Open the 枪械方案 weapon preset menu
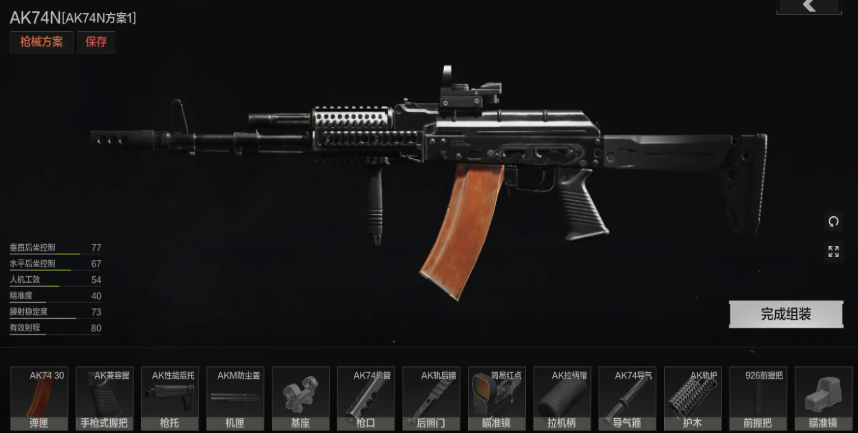The height and width of the screenshot is (433, 858). coord(41,42)
